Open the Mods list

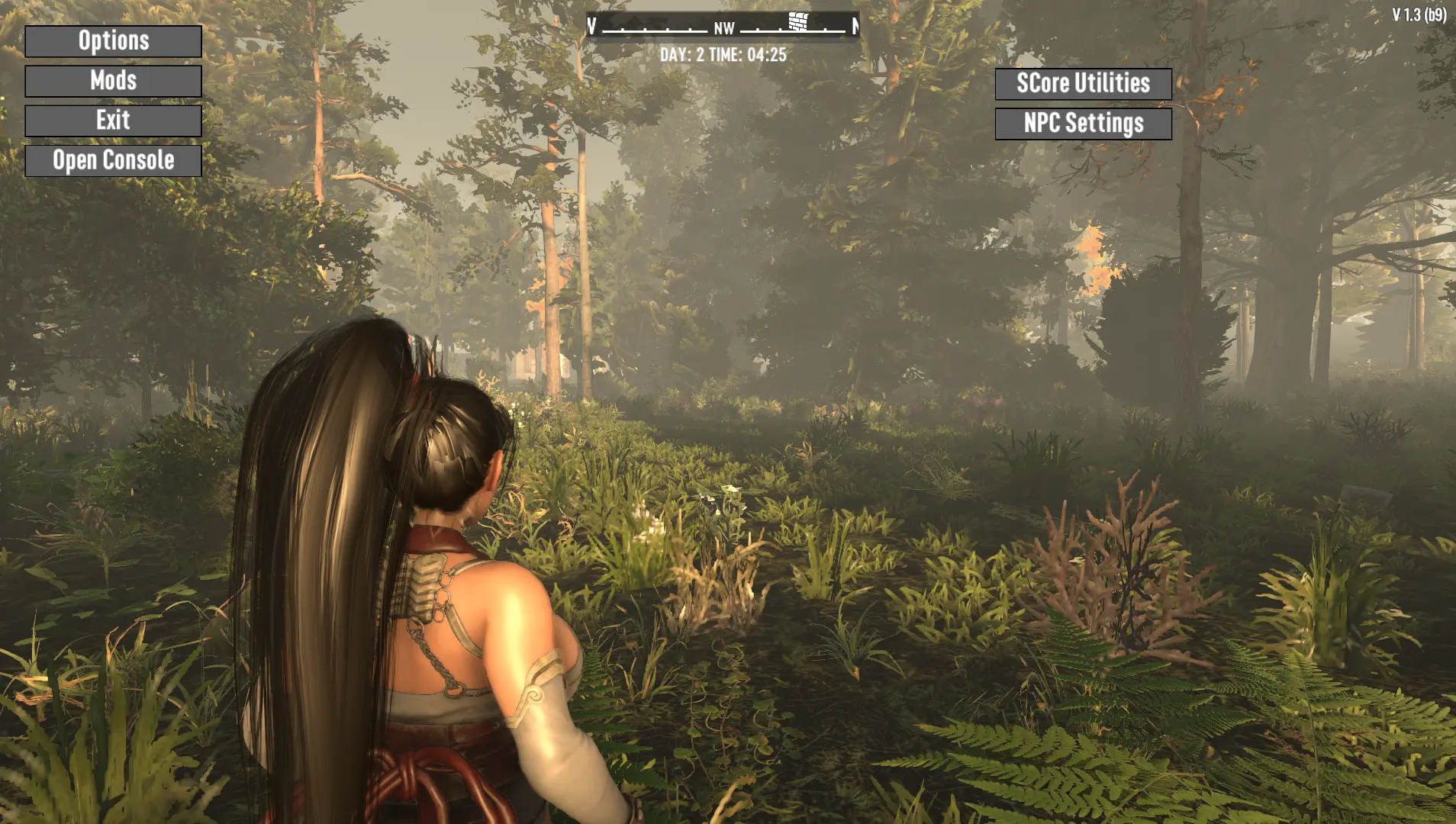pos(113,81)
